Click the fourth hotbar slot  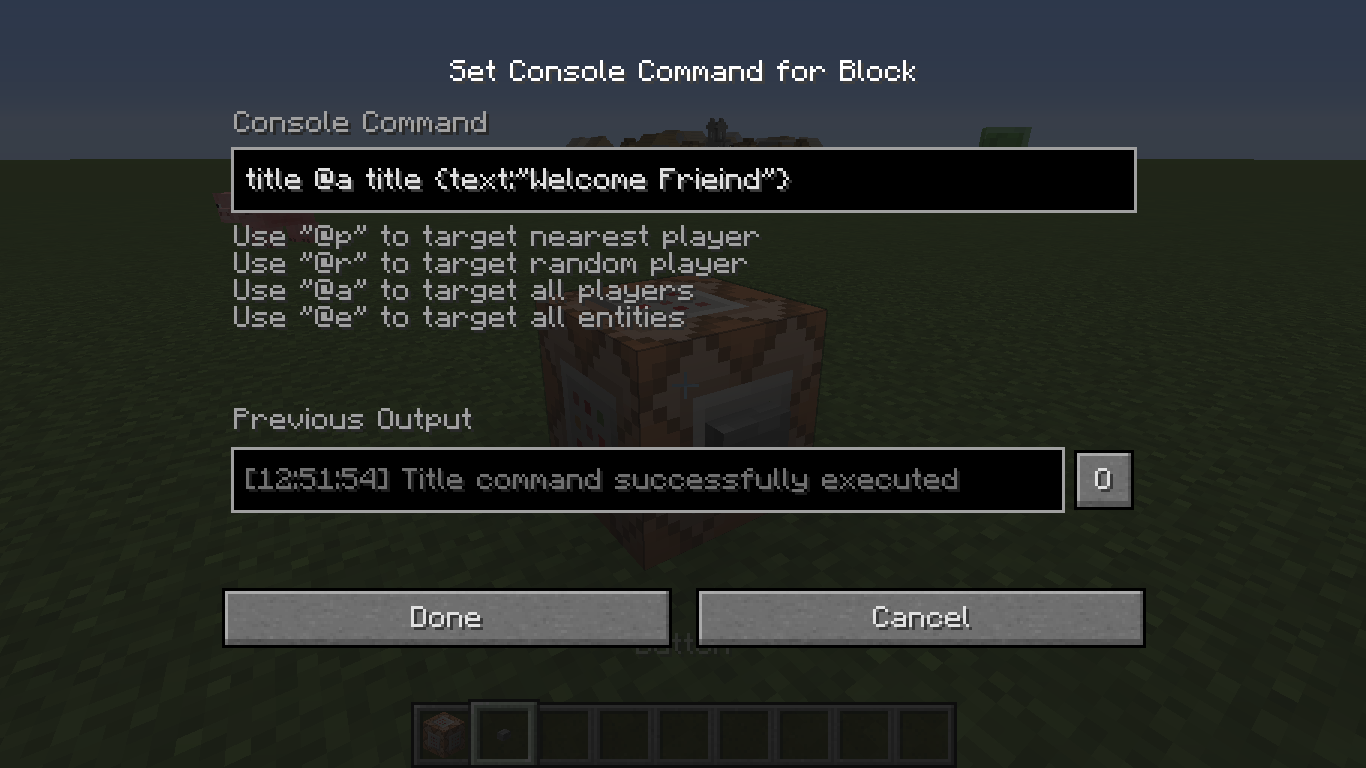622,732
